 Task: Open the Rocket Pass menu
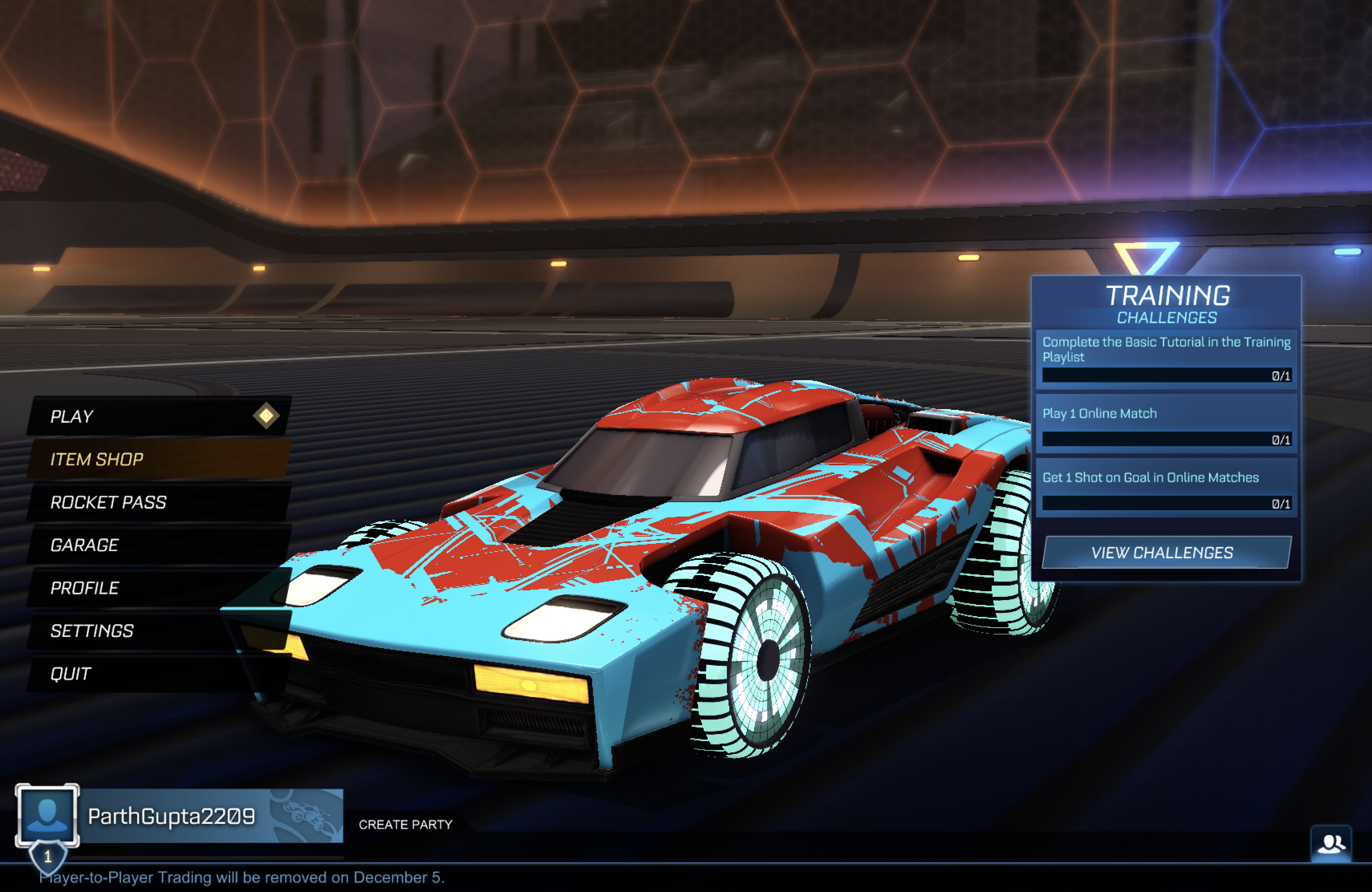[156, 502]
